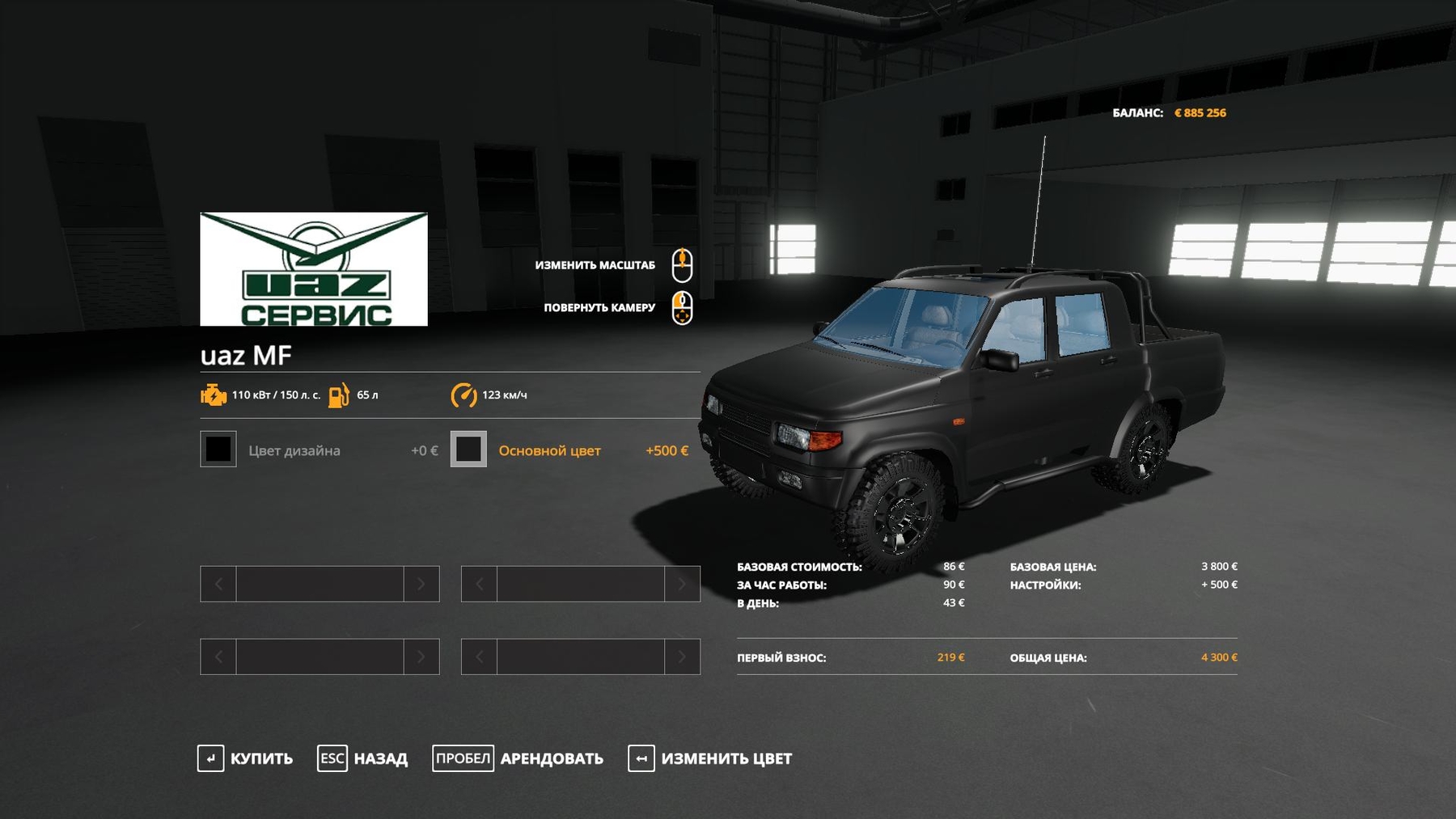Image resolution: width=1456 pixels, height=819 pixels.
Task: Select the Цвет дизайна color swatch
Action: tap(218, 450)
